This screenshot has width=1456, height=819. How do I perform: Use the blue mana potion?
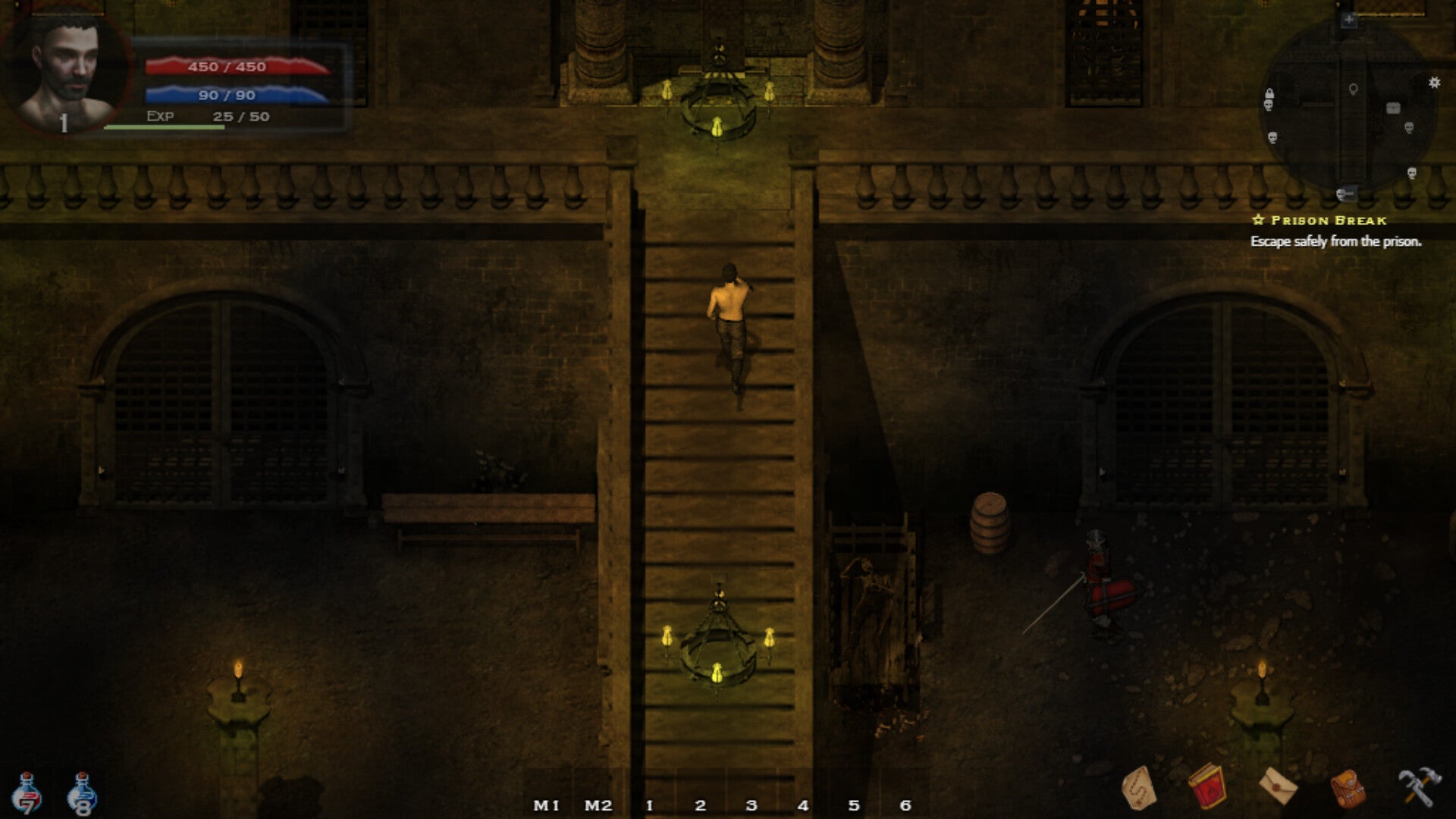[82, 795]
